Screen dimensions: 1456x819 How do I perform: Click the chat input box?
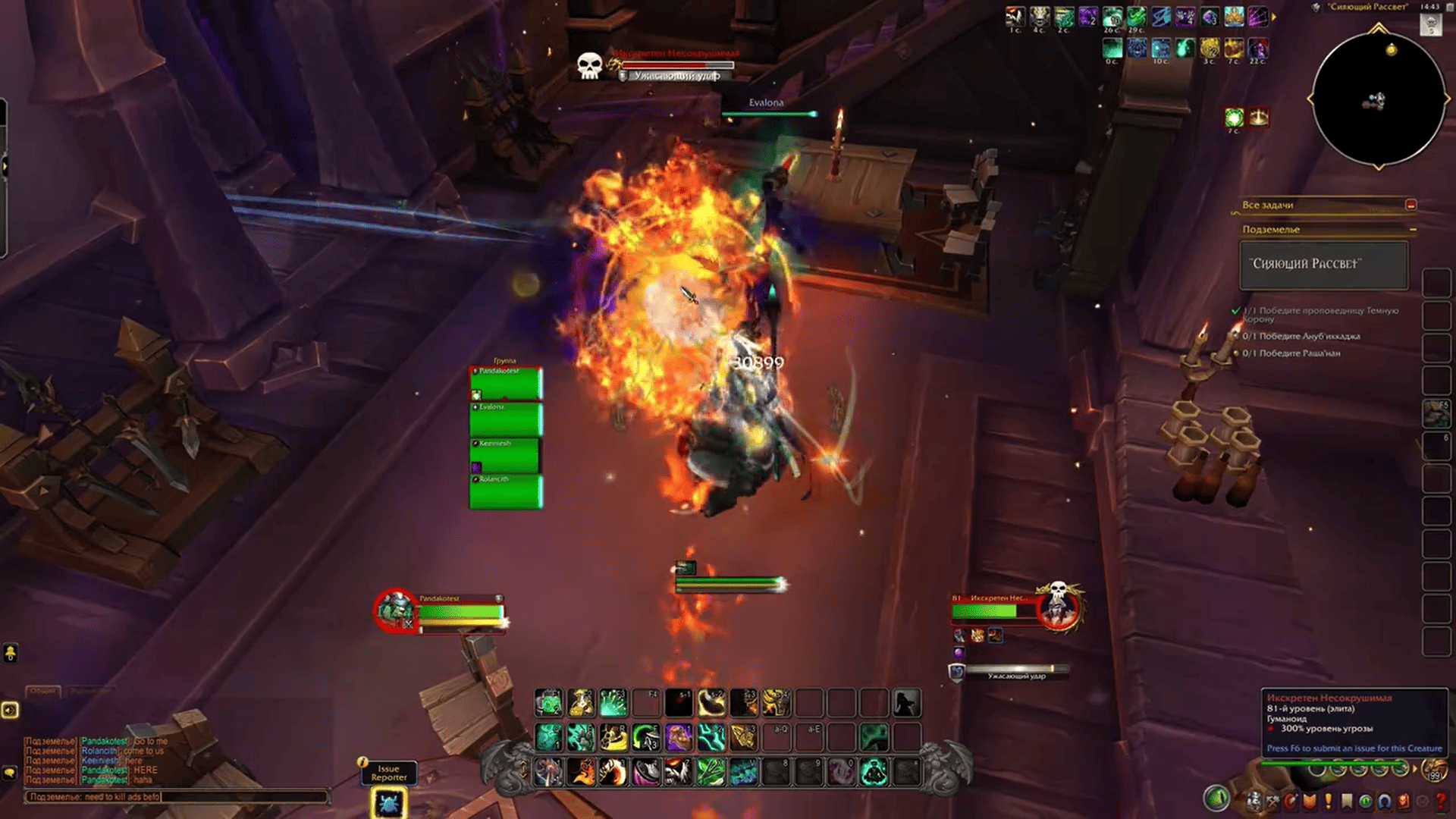pos(176,797)
